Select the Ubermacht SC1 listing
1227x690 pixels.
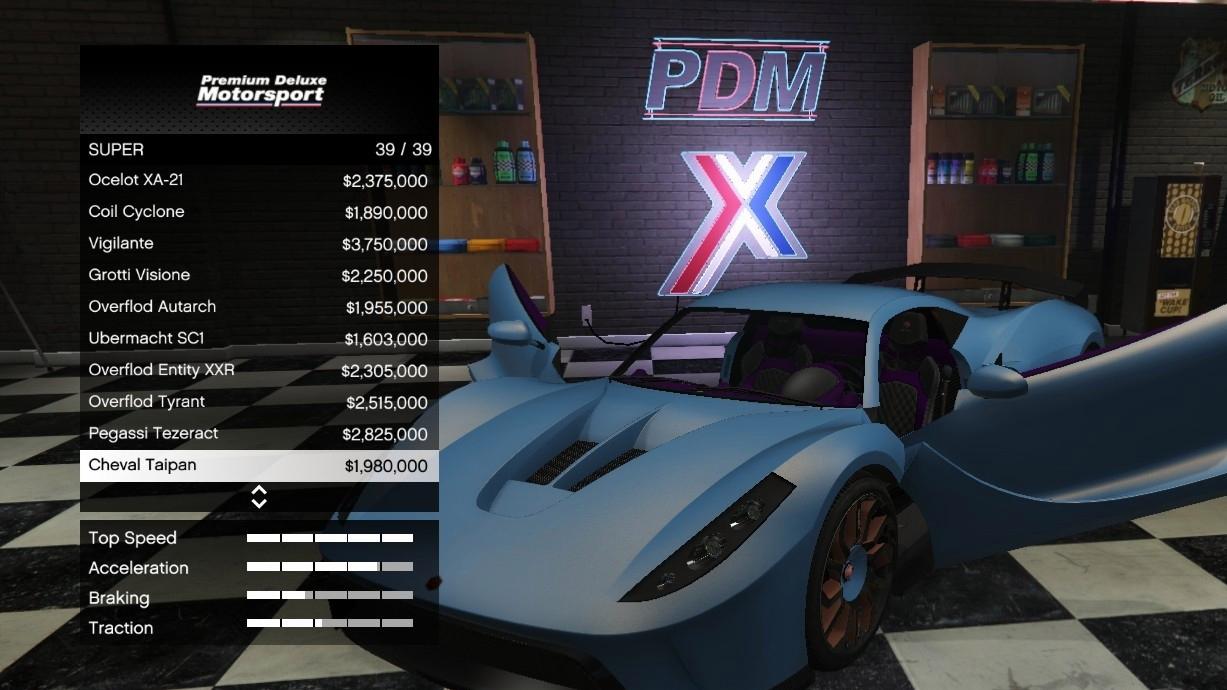pyautogui.click(x=258, y=339)
